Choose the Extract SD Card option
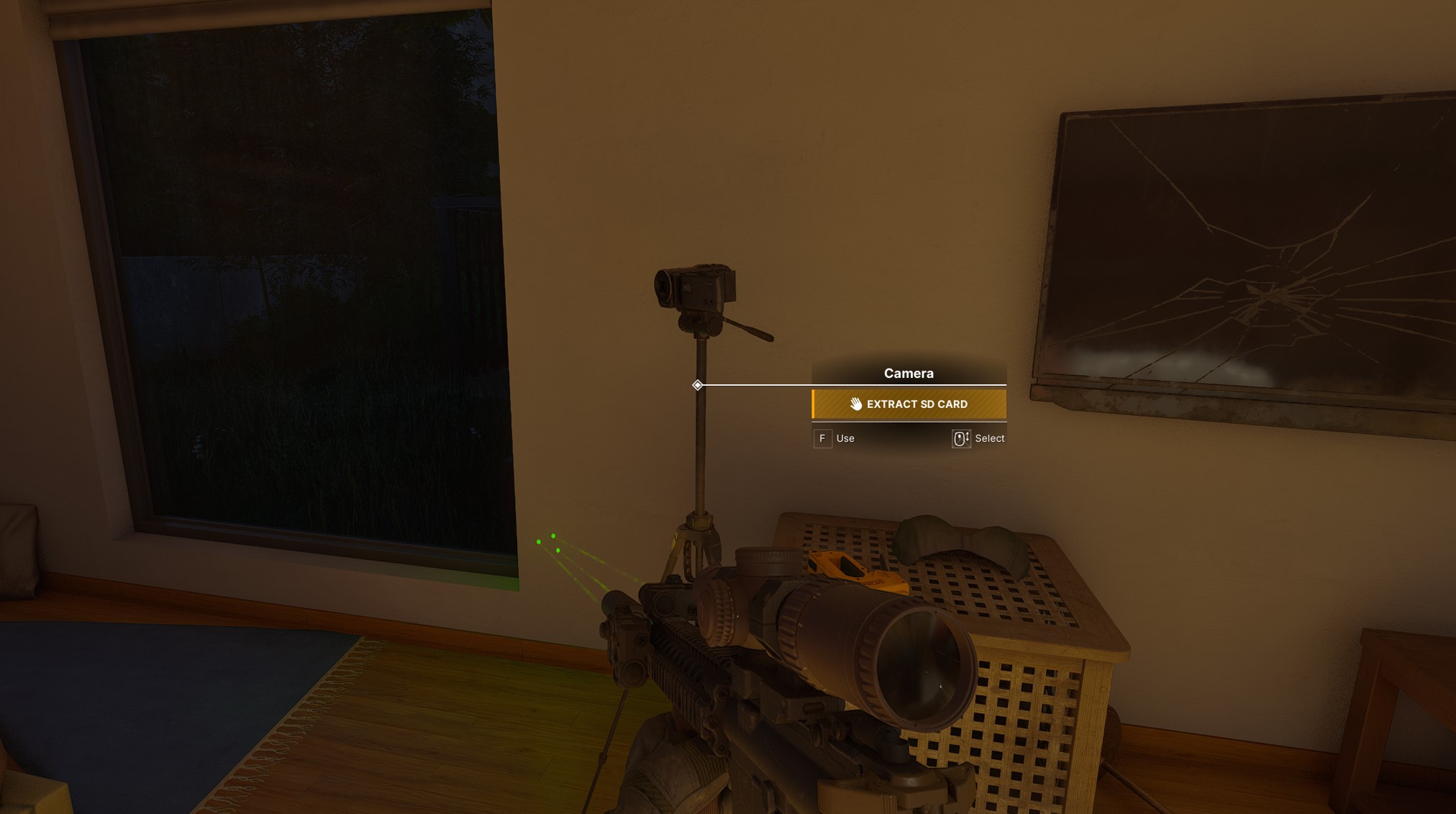The height and width of the screenshot is (814, 1456). pos(909,404)
